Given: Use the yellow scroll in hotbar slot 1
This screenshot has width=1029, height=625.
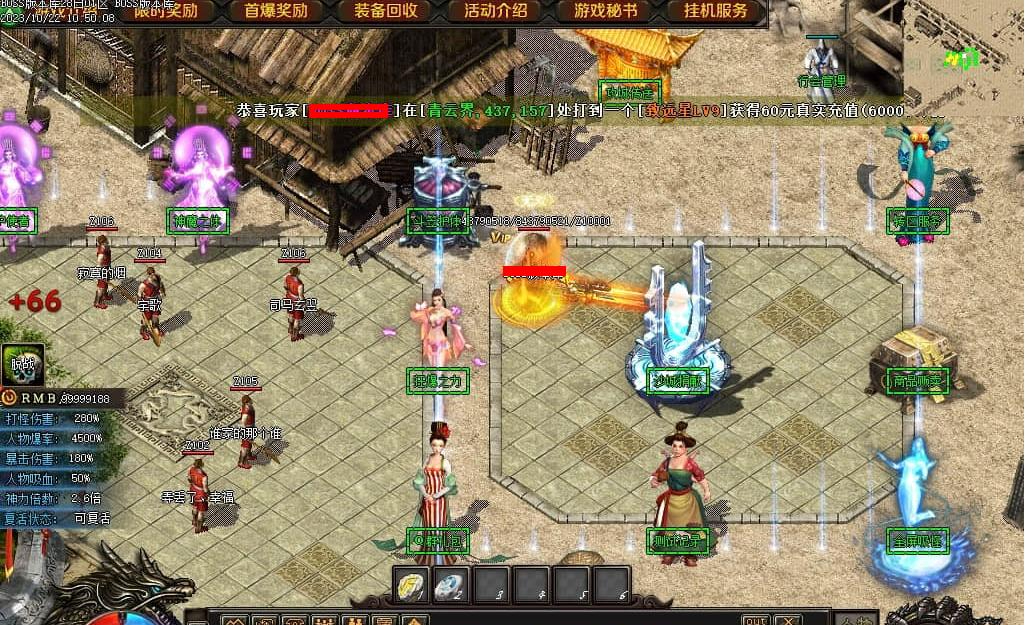Looking at the screenshot, I should (412, 585).
